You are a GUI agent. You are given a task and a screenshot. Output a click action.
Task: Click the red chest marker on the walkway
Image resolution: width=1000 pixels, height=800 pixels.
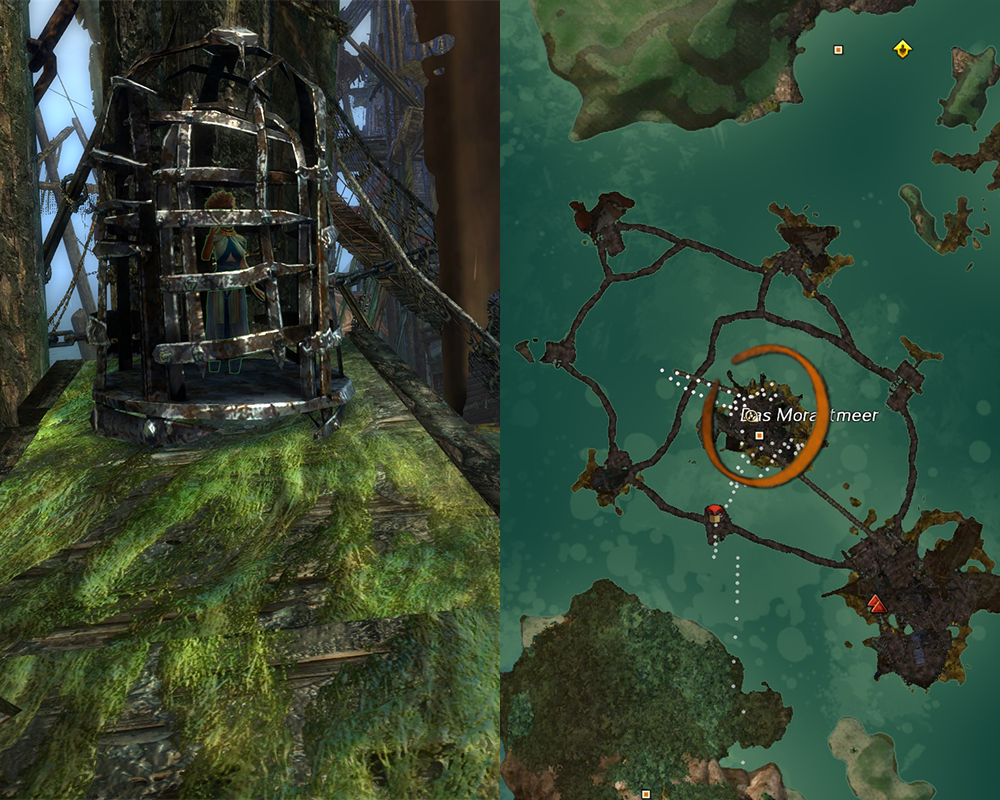[714, 514]
